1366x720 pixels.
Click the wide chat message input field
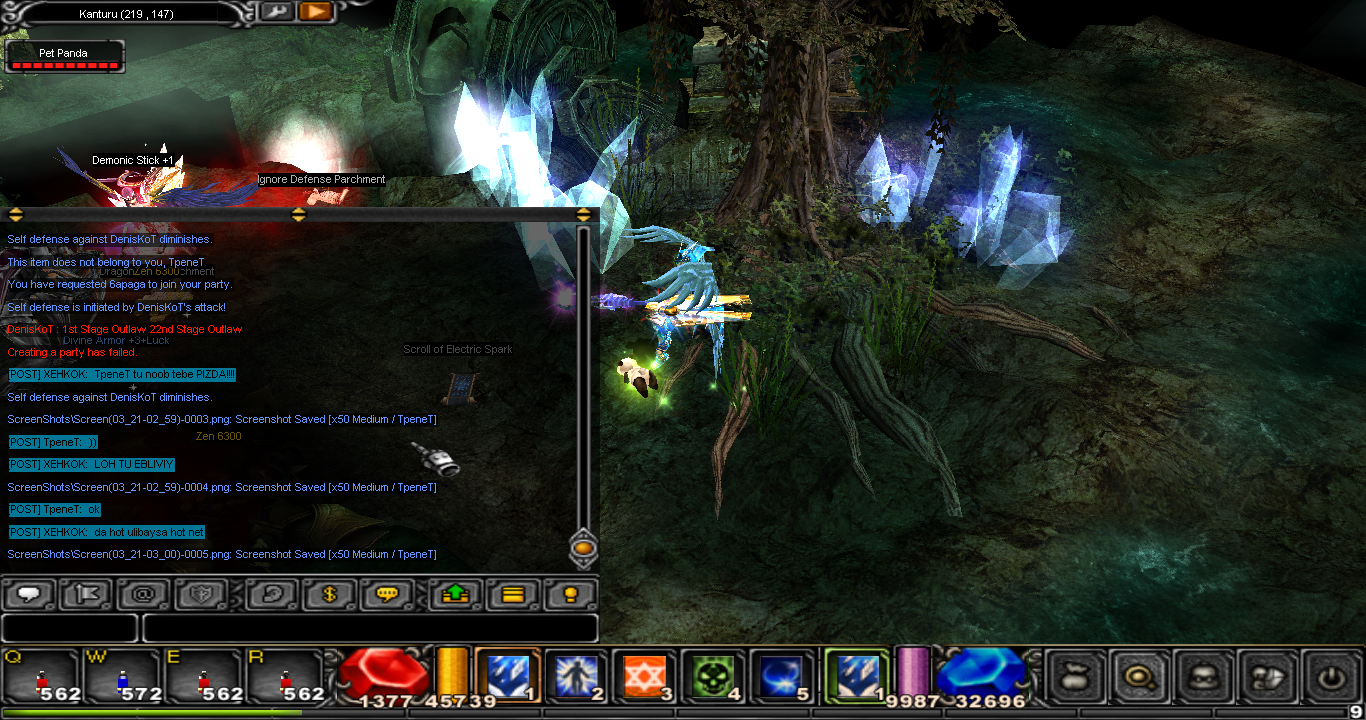[x=370, y=628]
